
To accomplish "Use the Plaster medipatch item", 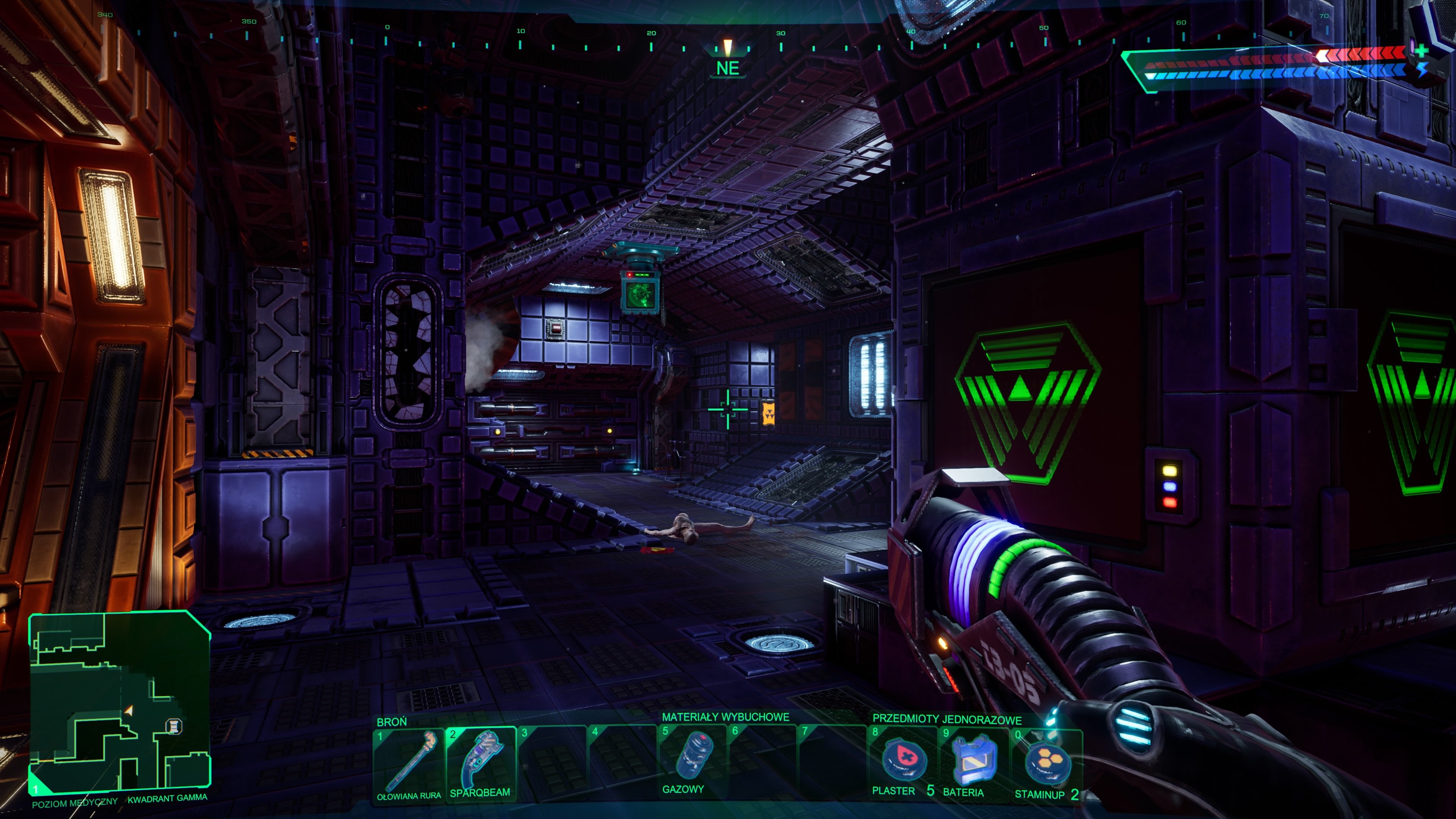I will [x=903, y=763].
